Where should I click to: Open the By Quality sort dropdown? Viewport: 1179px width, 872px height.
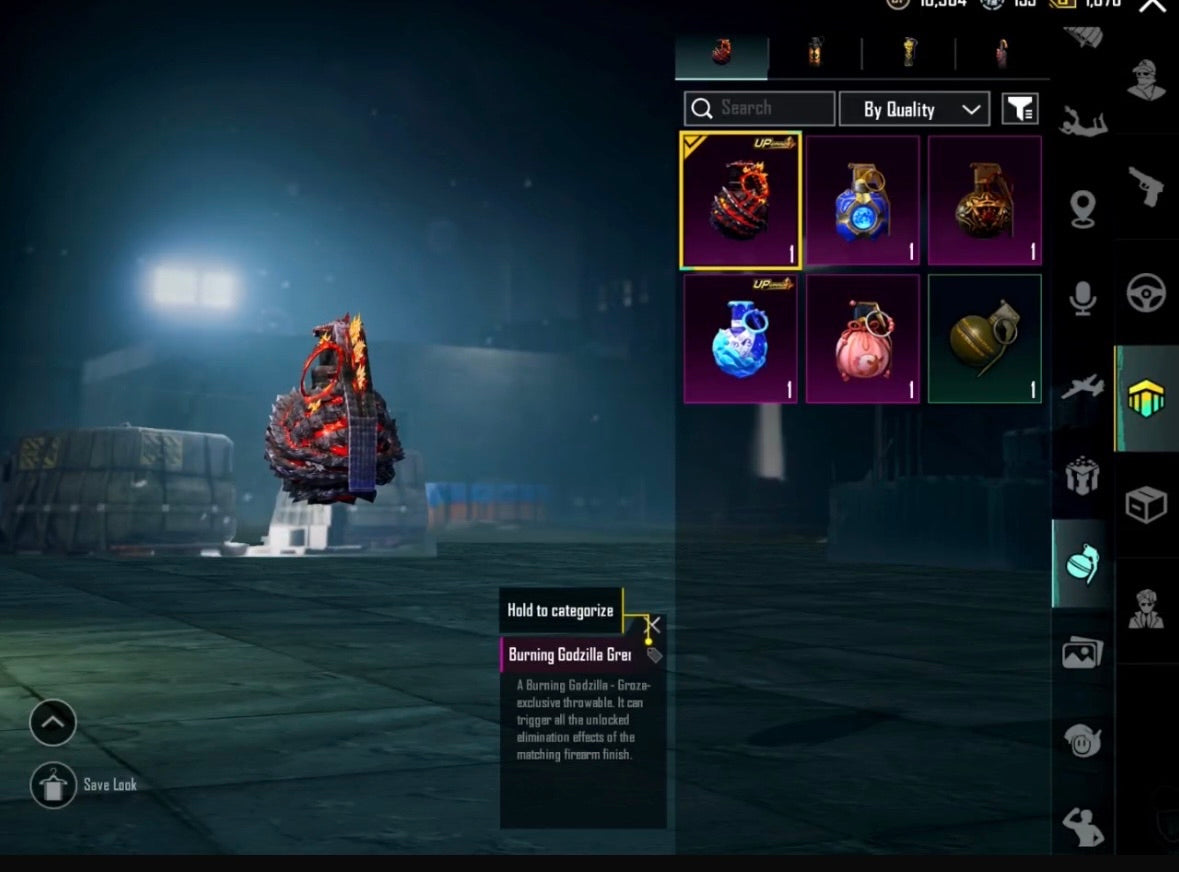pyautogui.click(x=914, y=109)
